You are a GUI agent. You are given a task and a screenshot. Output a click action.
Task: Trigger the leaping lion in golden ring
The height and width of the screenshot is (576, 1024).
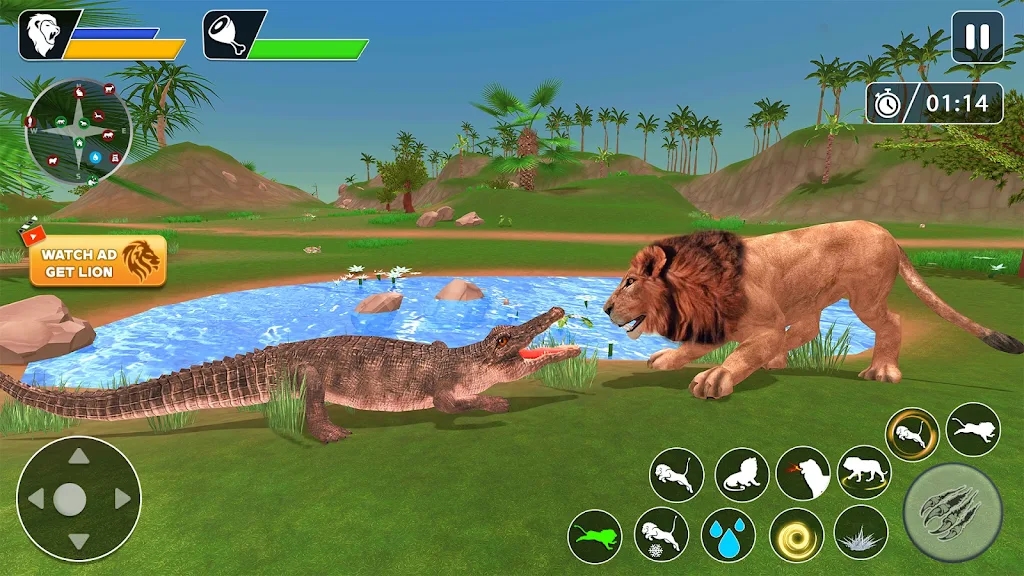coord(912,434)
